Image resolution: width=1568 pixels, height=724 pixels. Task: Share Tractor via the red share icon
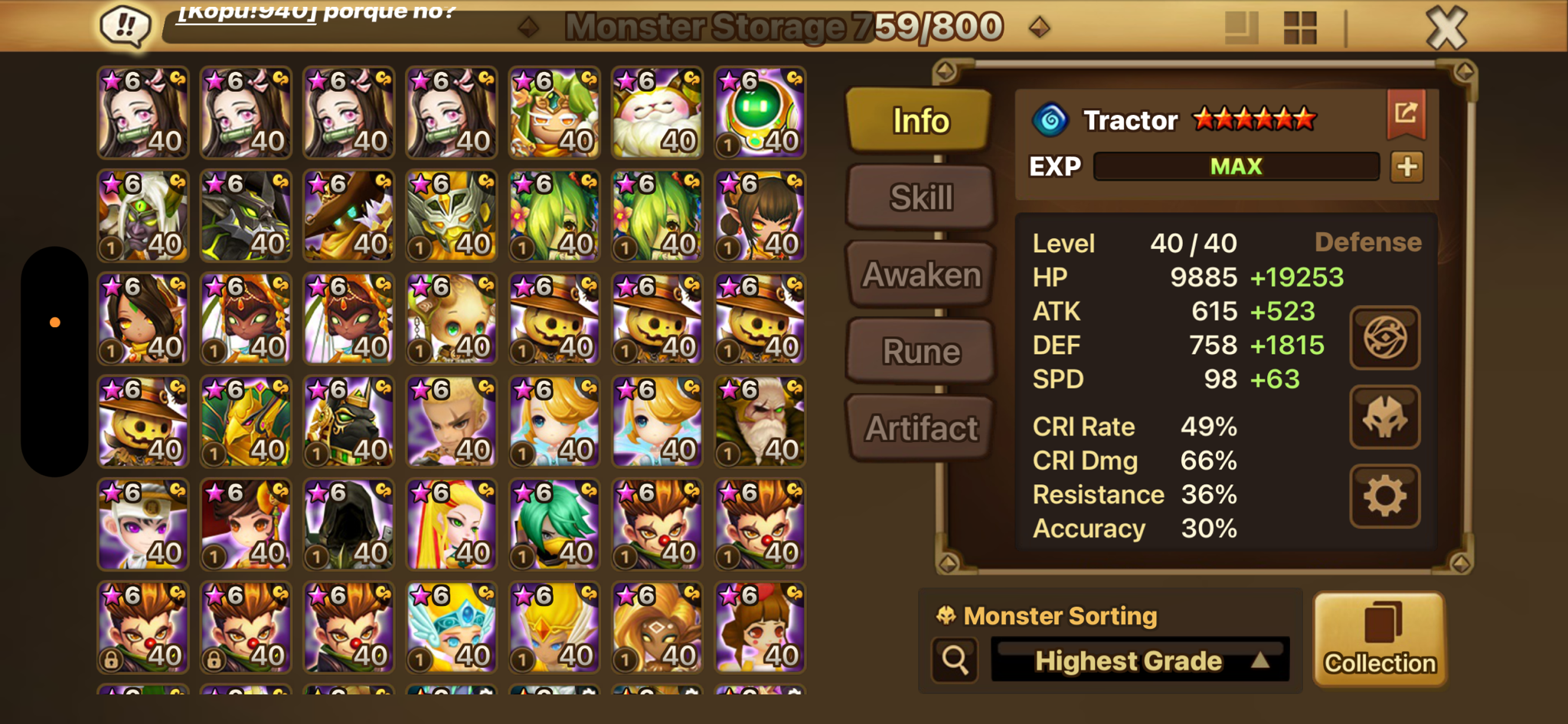1406,114
